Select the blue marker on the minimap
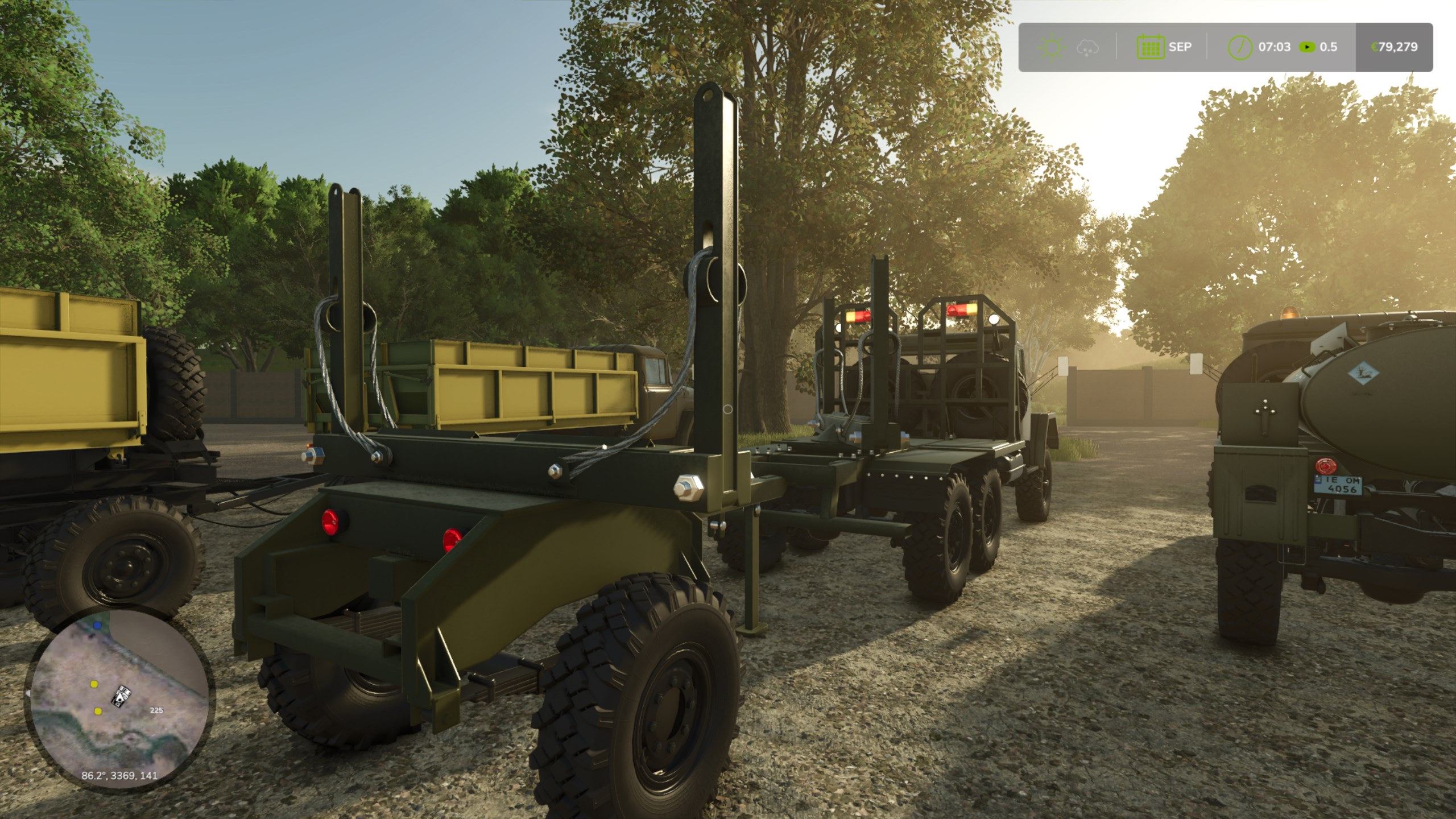 [98, 625]
